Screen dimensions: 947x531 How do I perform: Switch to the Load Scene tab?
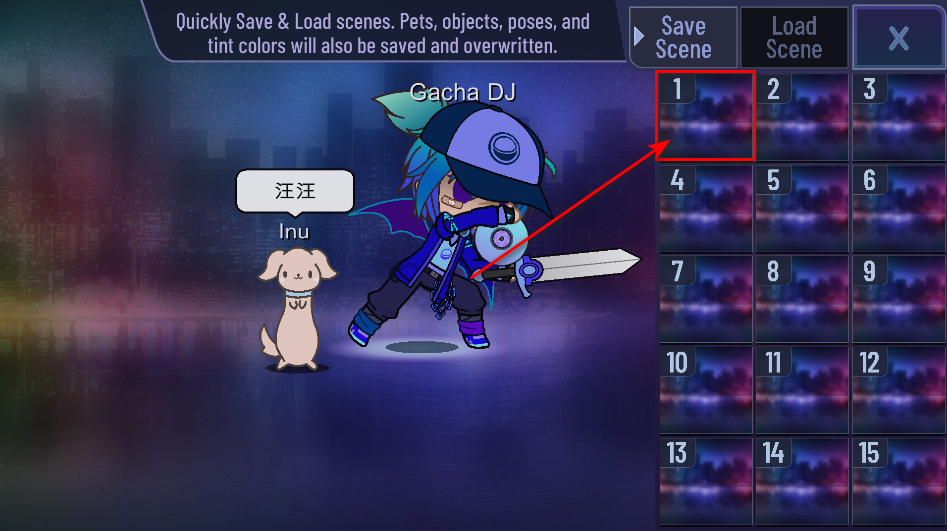794,38
